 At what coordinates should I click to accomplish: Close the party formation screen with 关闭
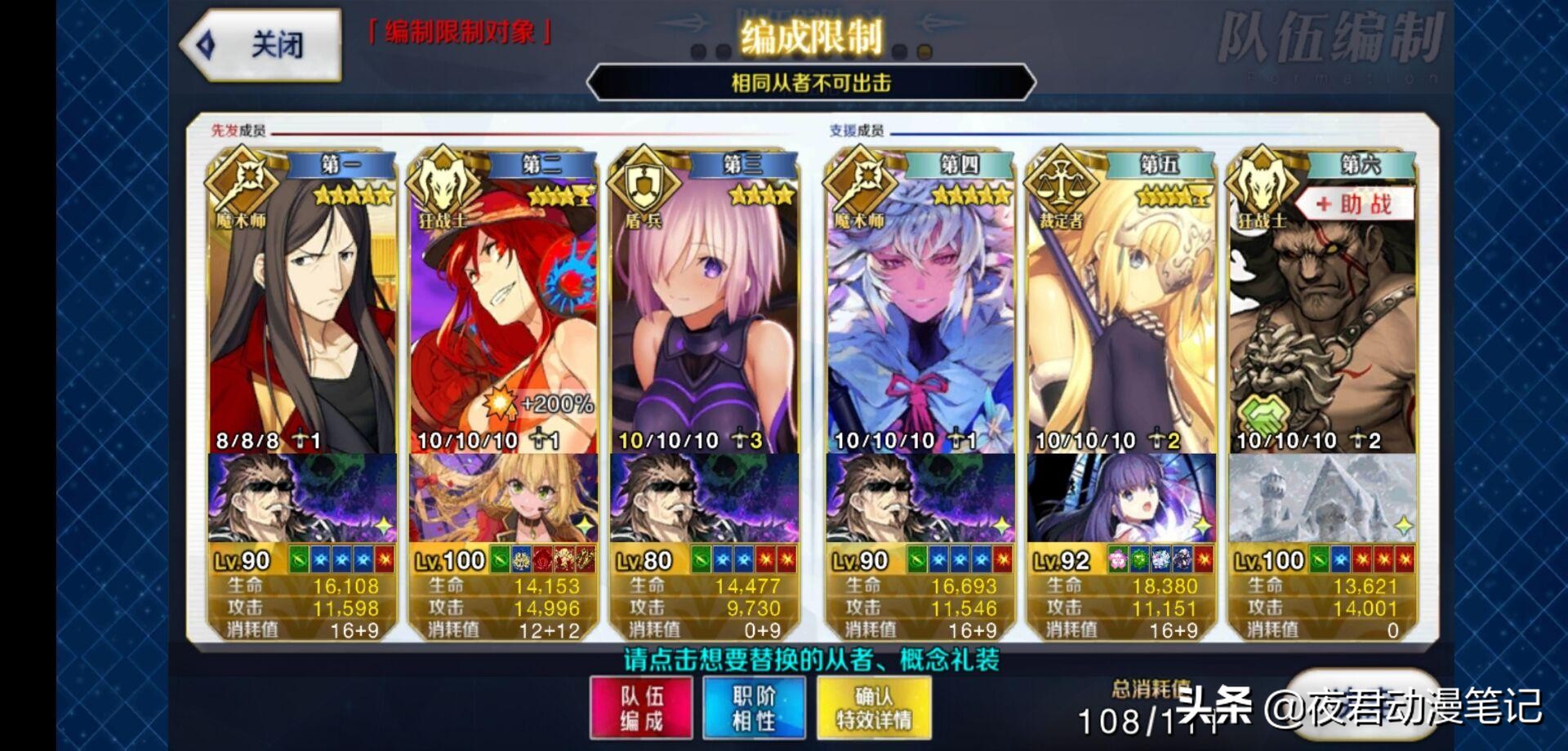coord(261,45)
